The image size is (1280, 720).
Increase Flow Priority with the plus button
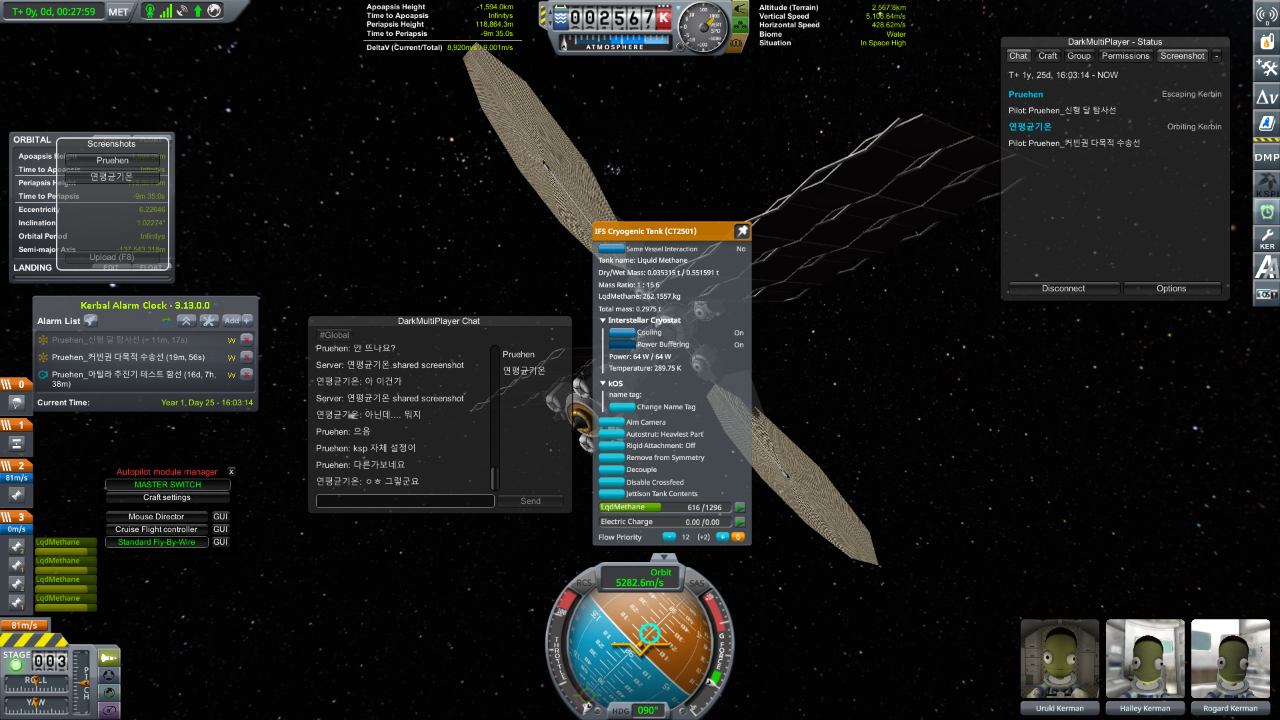[722, 537]
